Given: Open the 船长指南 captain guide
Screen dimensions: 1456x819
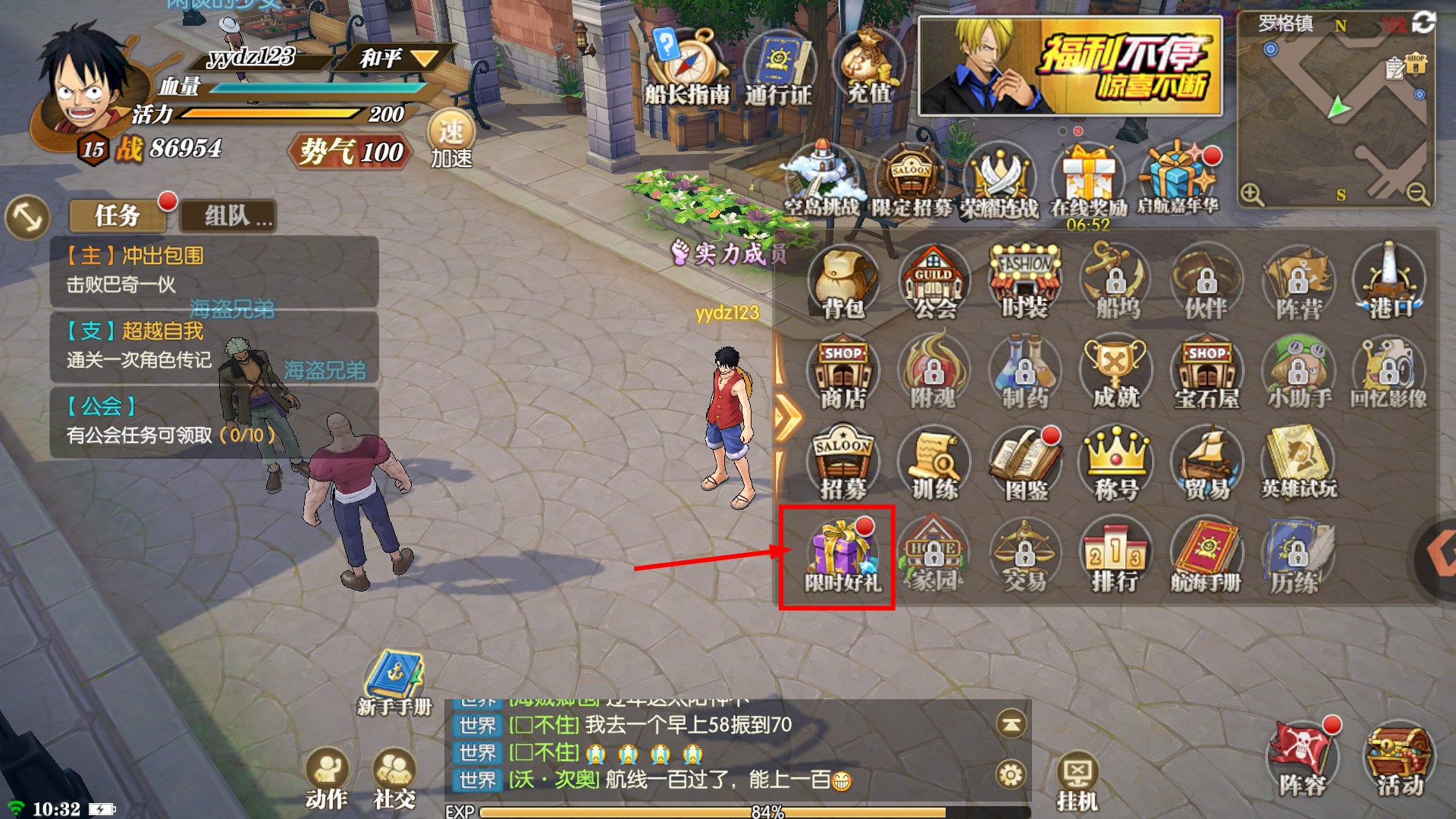Looking at the screenshot, I should 686,68.
